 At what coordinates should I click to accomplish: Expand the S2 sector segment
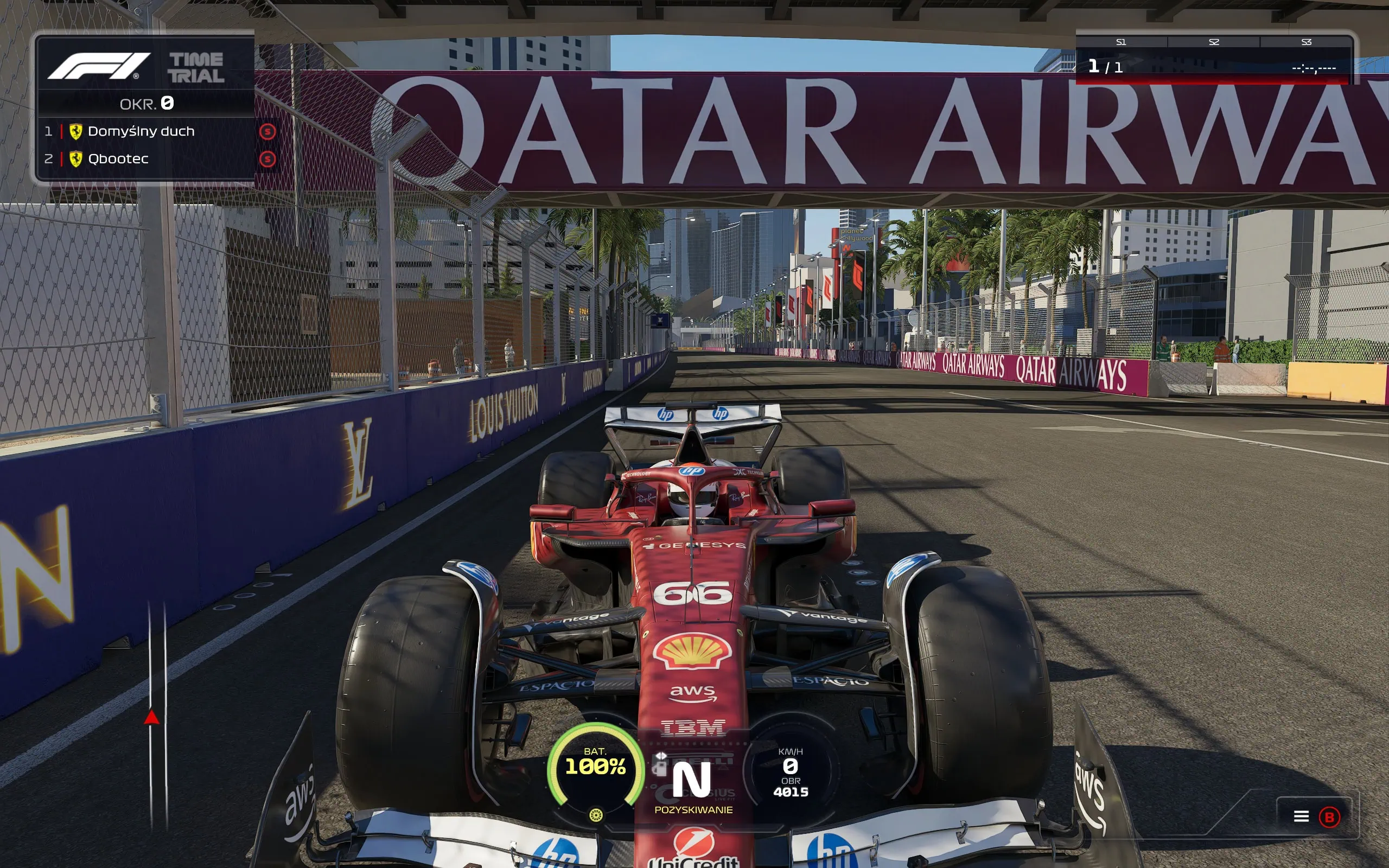pos(1214,42)
